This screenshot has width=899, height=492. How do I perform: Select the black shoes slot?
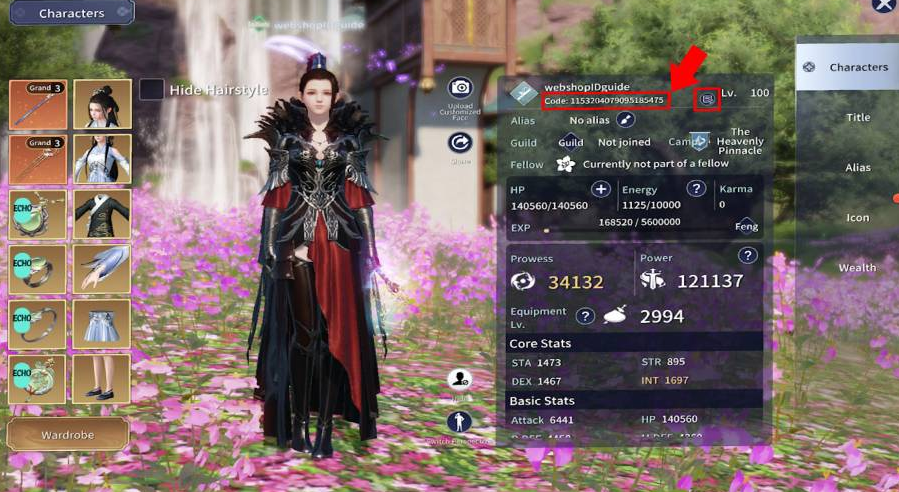(102, 379)
